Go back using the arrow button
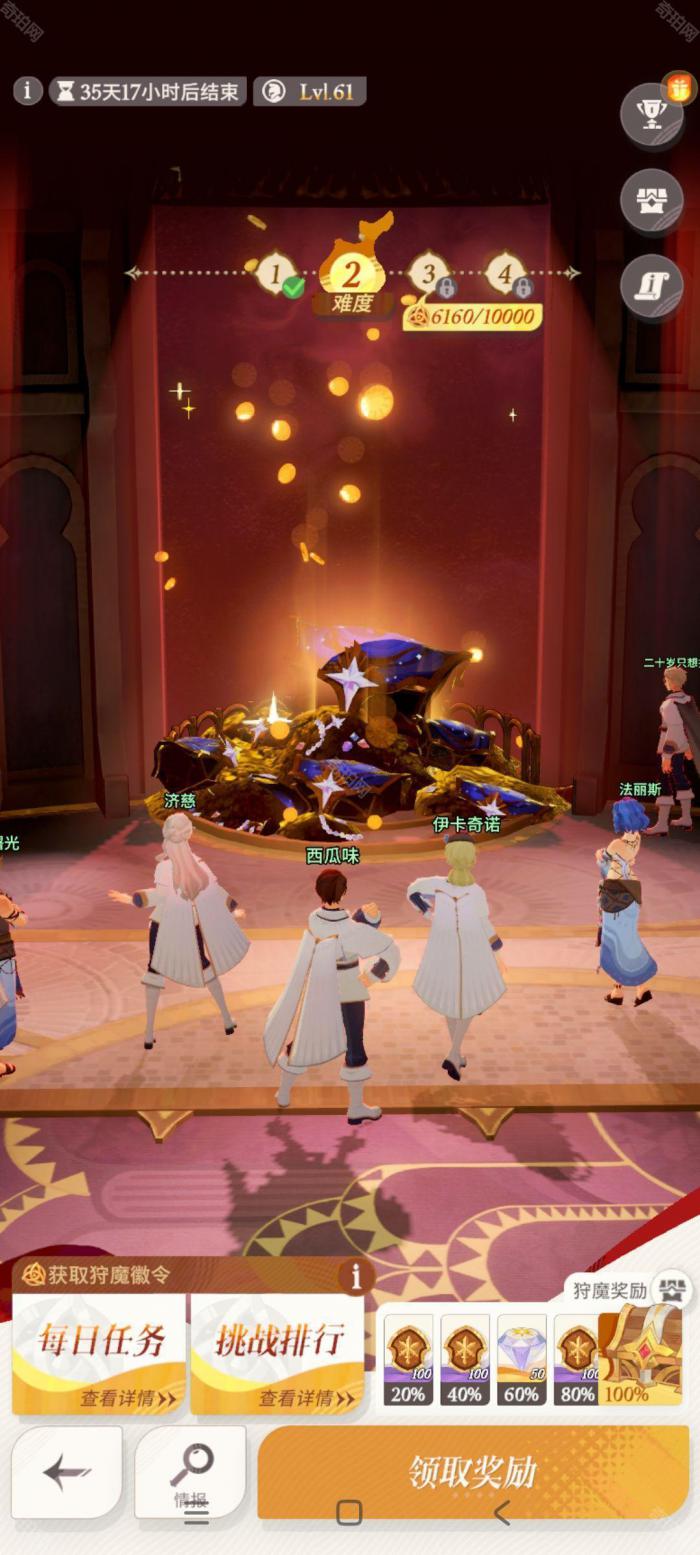 67,1472
